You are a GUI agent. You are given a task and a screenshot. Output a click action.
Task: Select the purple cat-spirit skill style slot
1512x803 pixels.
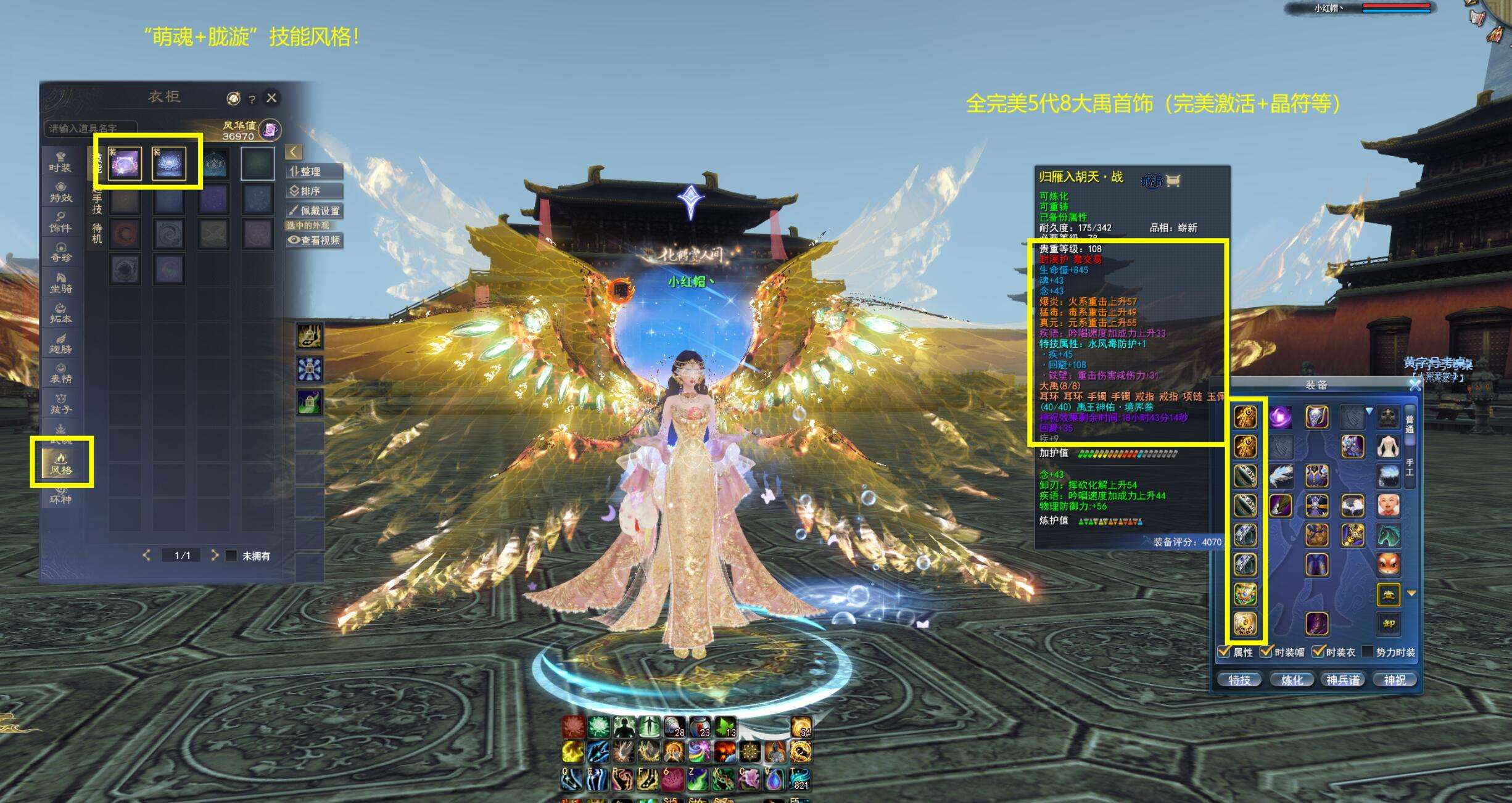click(125, 163)
